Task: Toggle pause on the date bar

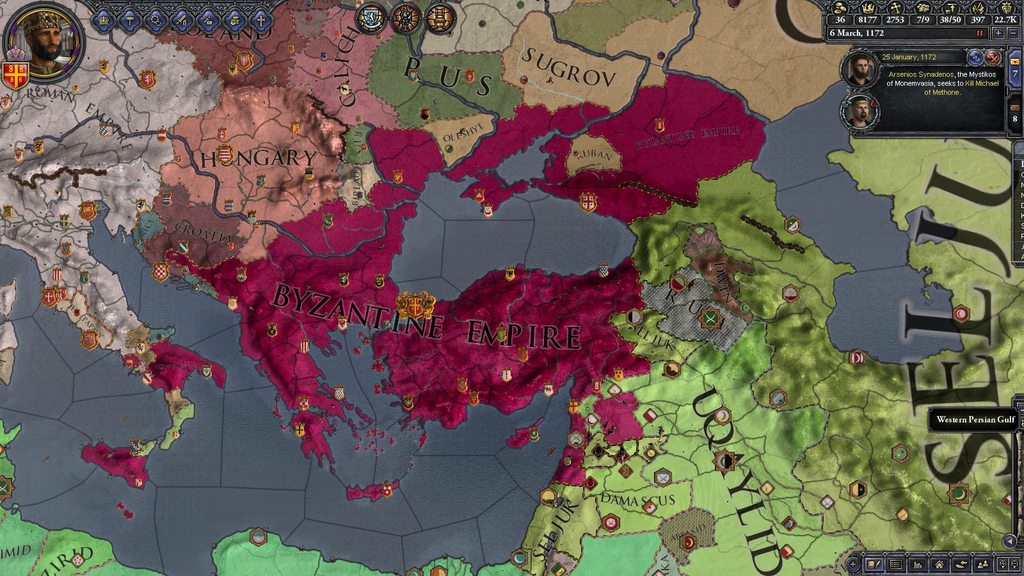Action: (x=980, y=33)
